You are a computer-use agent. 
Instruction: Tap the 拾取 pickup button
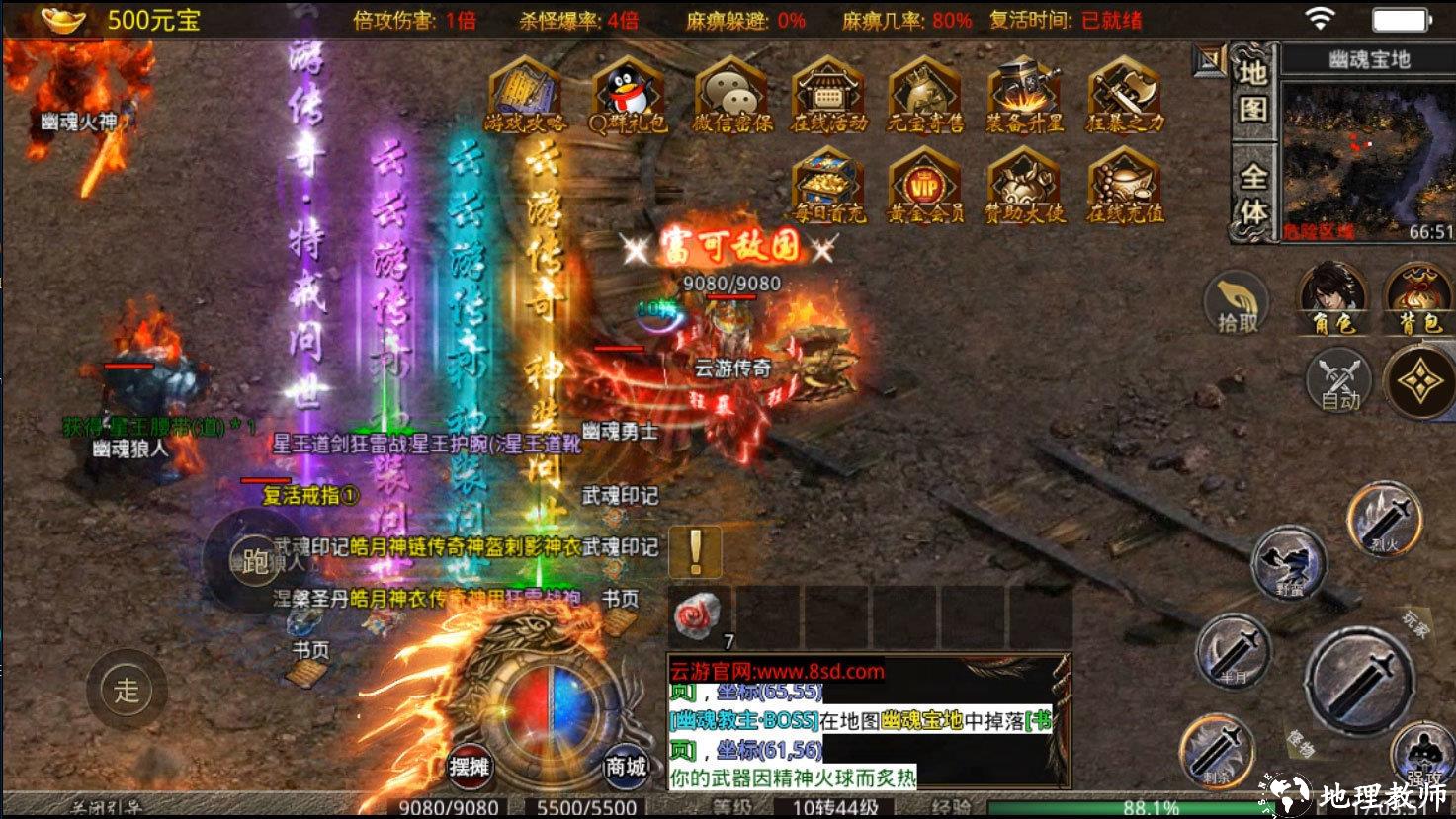[x=1237, y=303]
